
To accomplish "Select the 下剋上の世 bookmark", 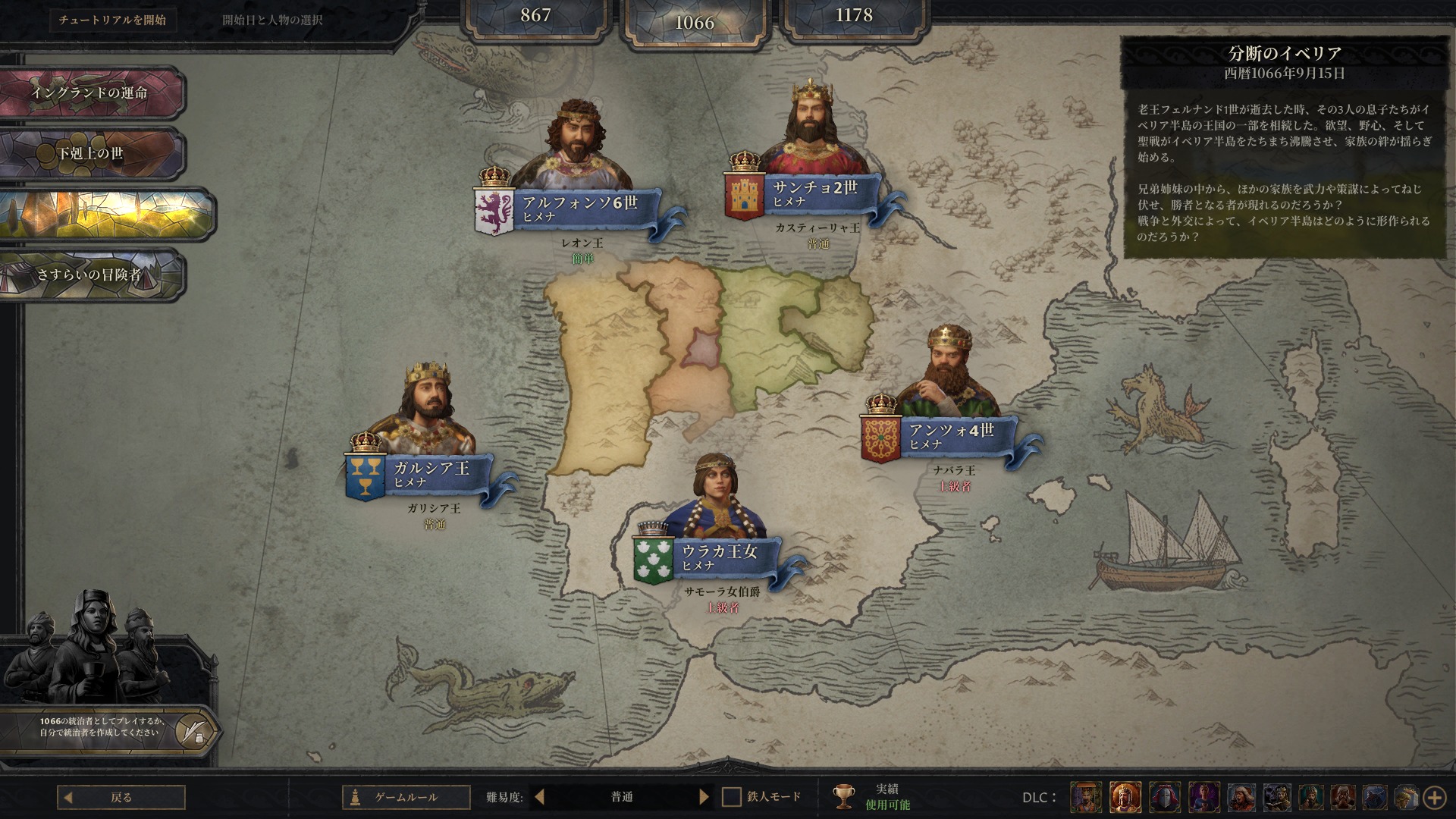I will click(x=89, y=153).
